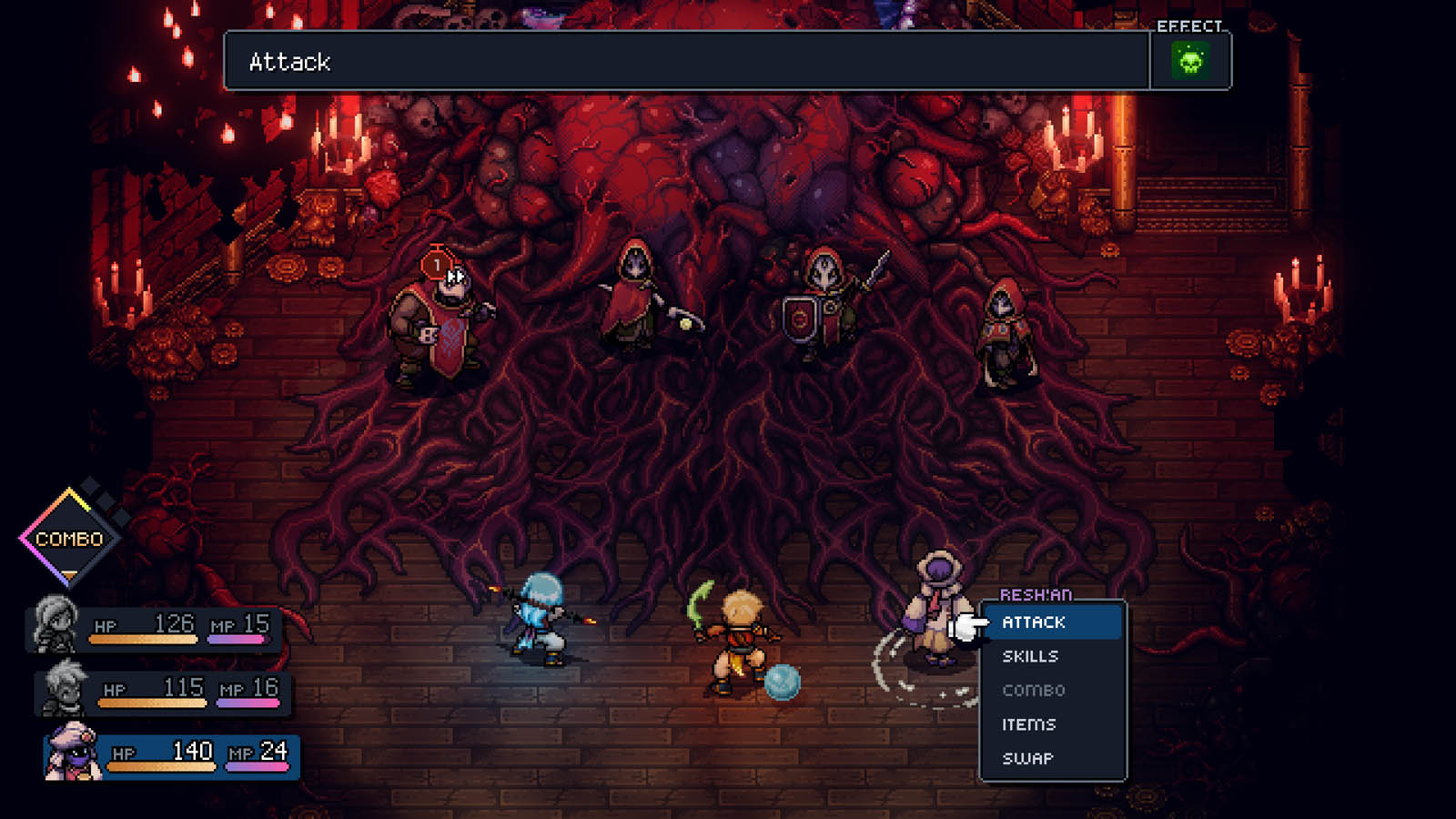Choose Swap to change party member
This screenshot has height=819, width=1456.
click(x=1027, y=758)
